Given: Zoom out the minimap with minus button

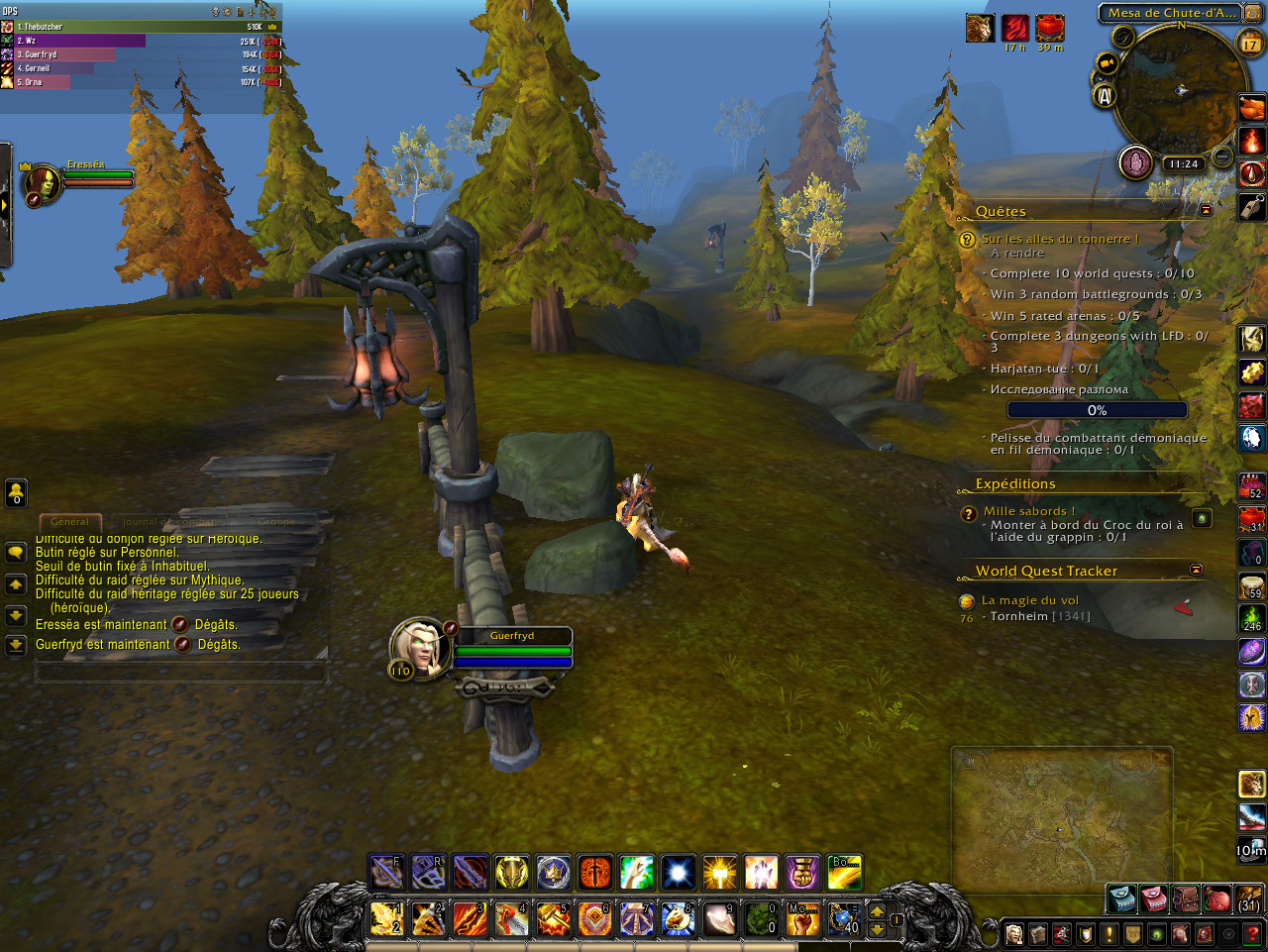Looking at the screenshot, I should (x=1223, y=157).
